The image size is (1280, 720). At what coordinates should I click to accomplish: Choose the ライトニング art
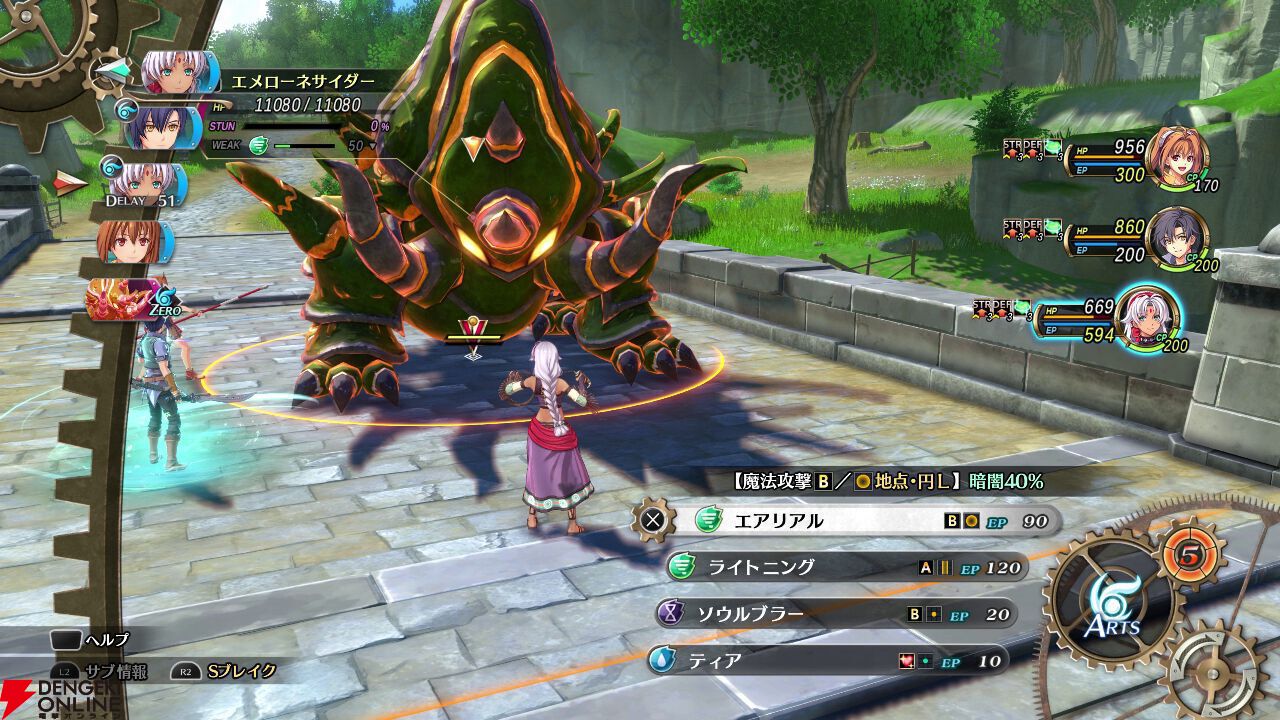845,567
